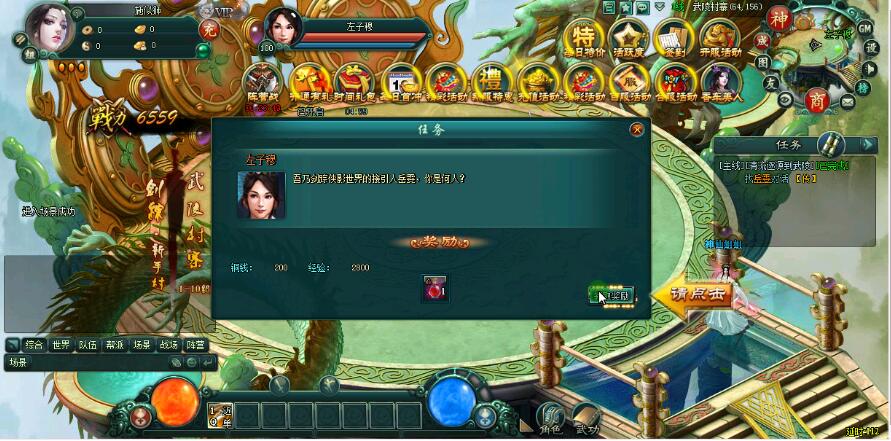Open the 开服活动 server launch event
The height and width of the screenshot is (441, 891).
(720, 39)
